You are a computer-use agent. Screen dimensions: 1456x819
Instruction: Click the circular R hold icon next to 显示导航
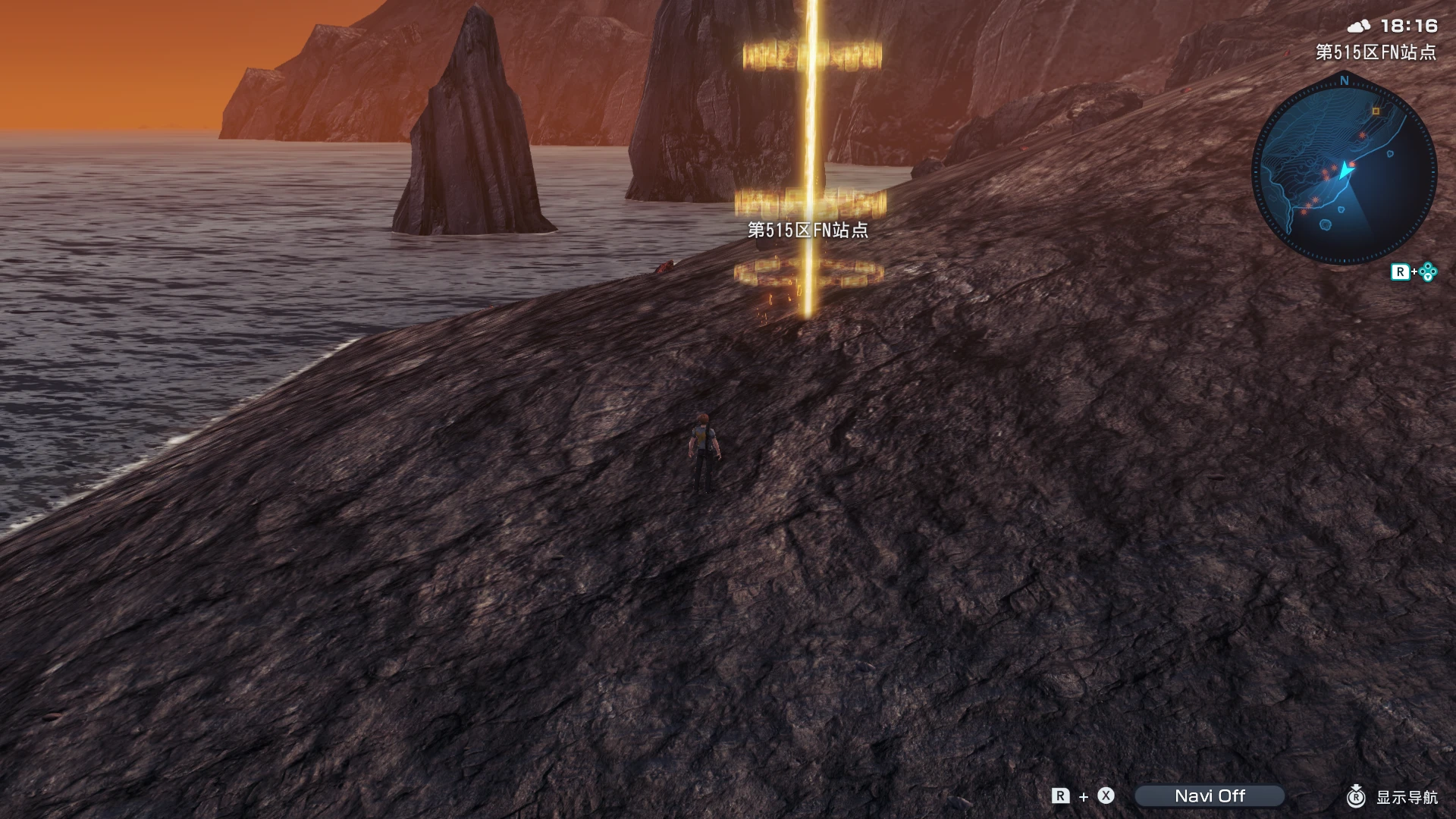[x=1356, y=798]
